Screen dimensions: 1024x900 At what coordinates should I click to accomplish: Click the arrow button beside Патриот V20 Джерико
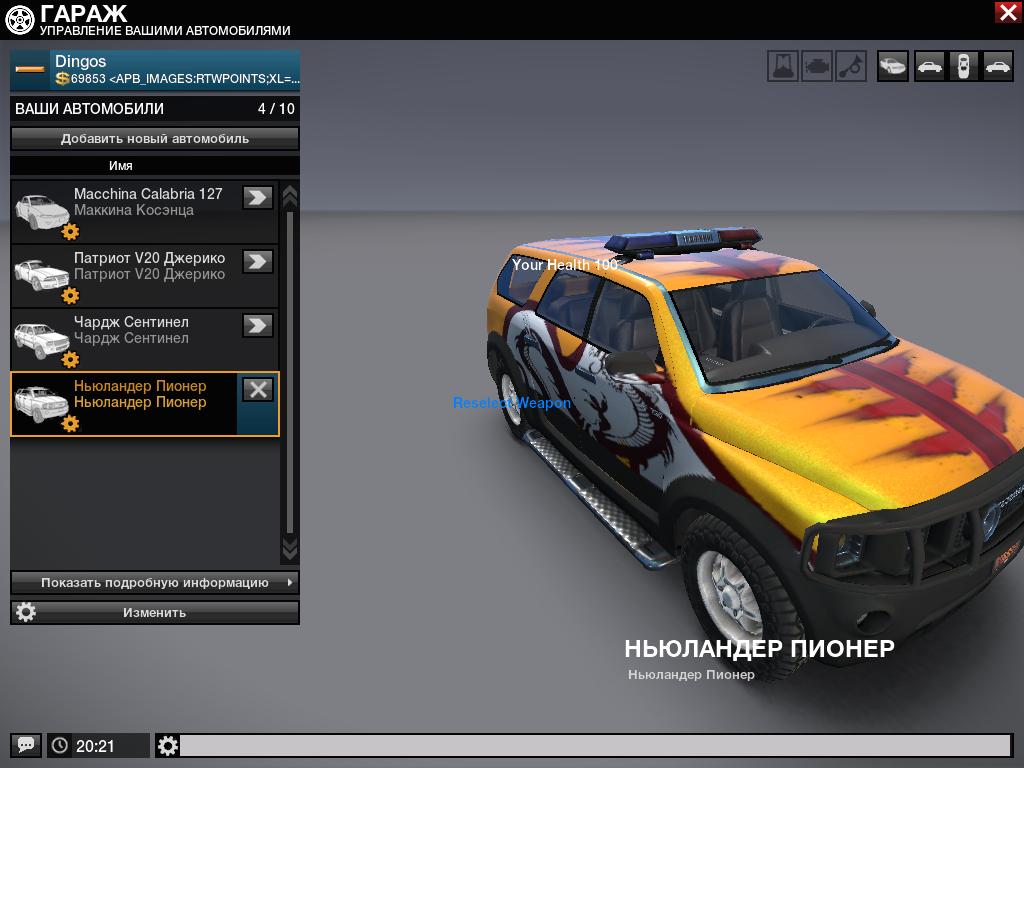pos(258,262)
